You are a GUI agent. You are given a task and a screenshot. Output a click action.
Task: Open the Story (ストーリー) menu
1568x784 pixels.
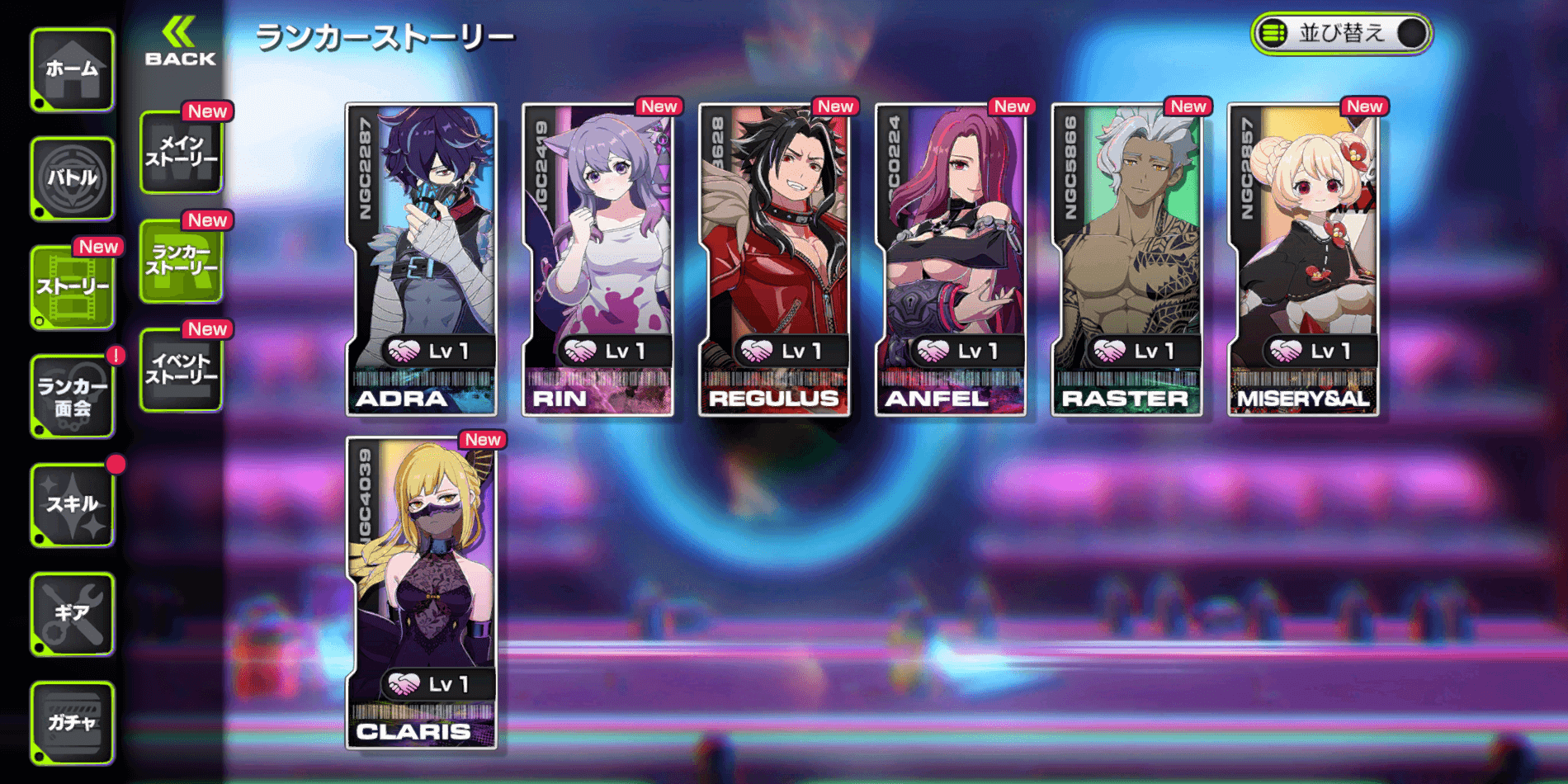(73, 287)
